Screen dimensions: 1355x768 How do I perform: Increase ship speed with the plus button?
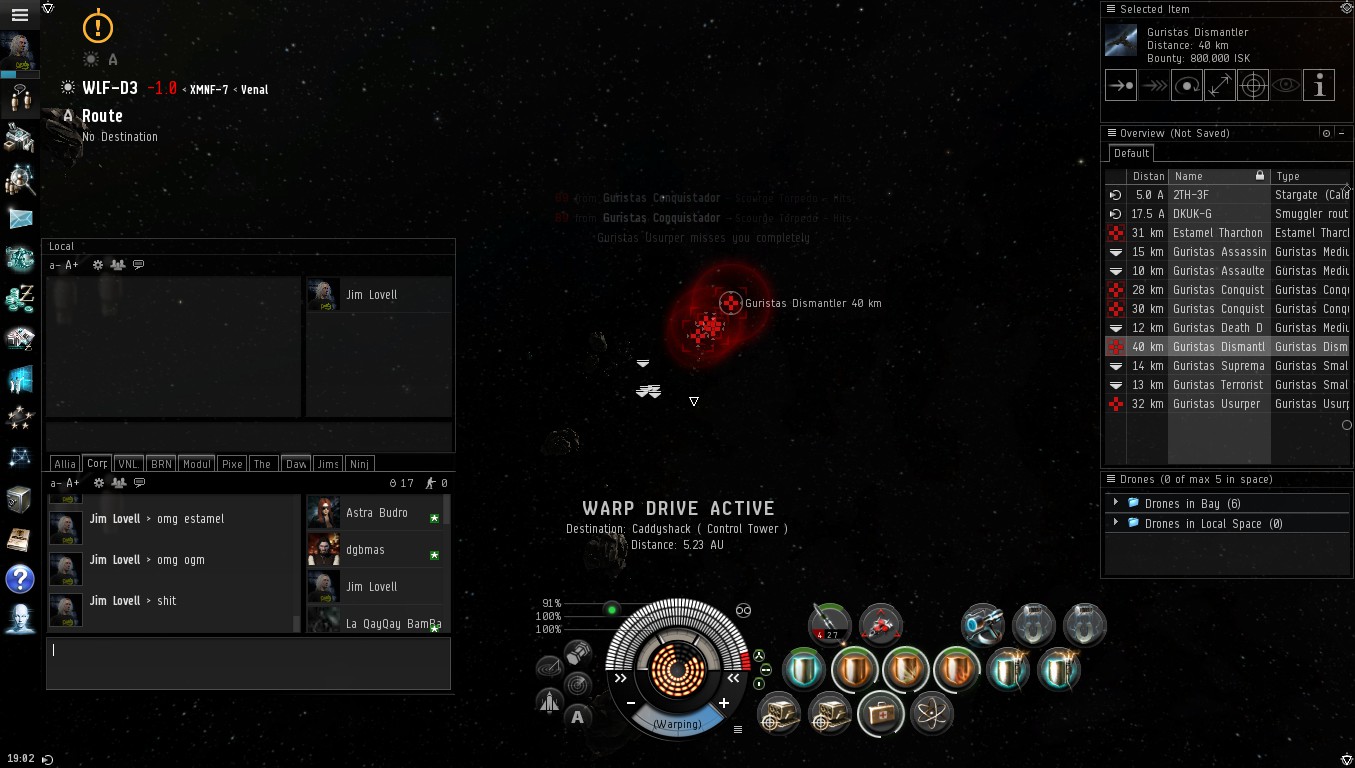pyautogui.click(x=724, y=703)
